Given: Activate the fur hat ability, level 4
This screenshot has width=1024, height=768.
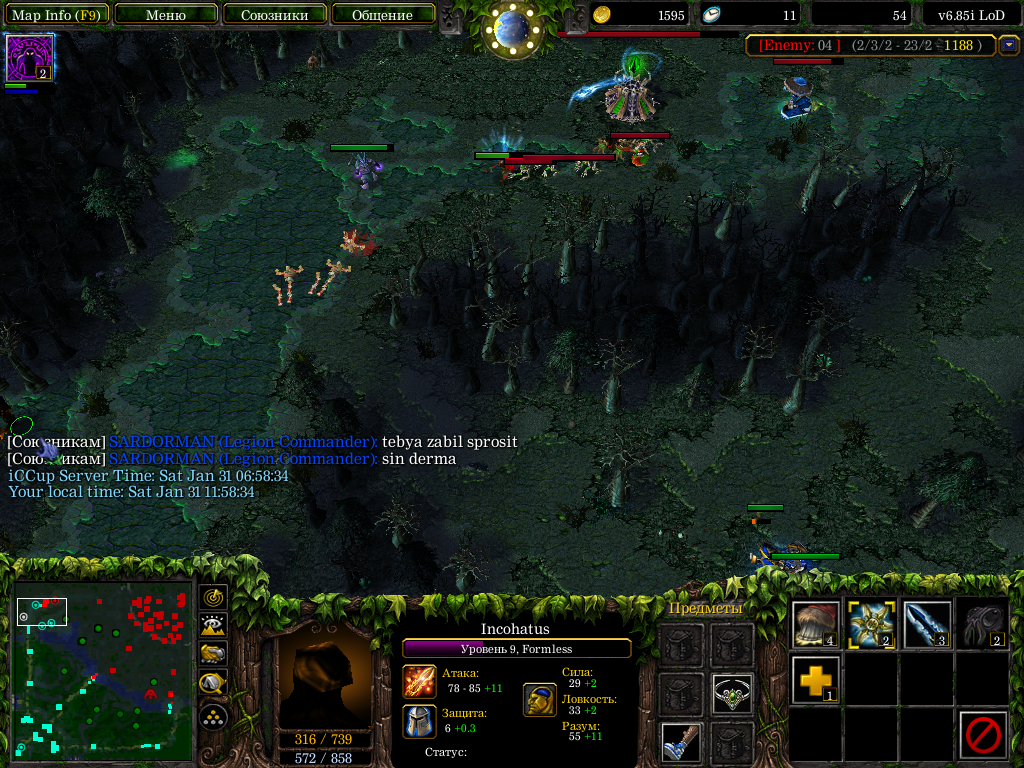Looking at the screenshot, I should [x=816, y=624].
